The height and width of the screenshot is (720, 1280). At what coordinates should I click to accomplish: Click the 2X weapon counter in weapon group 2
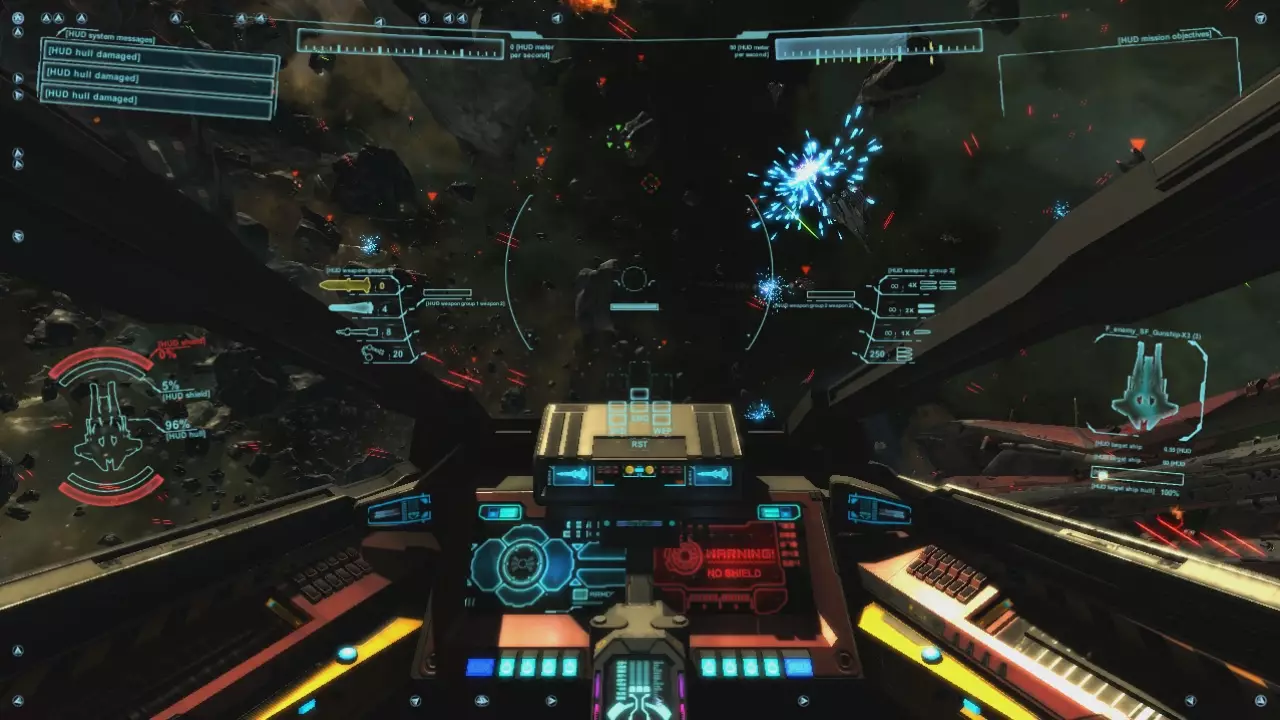point(911,310)
